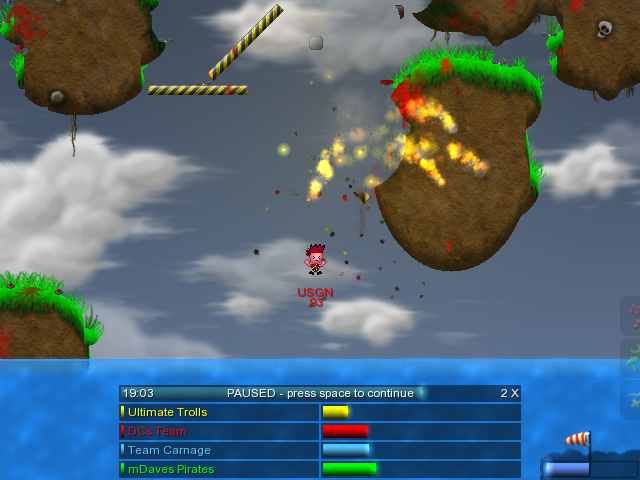
Task: Select the Ultimate Trolls team row
Action: coord(219,412)
